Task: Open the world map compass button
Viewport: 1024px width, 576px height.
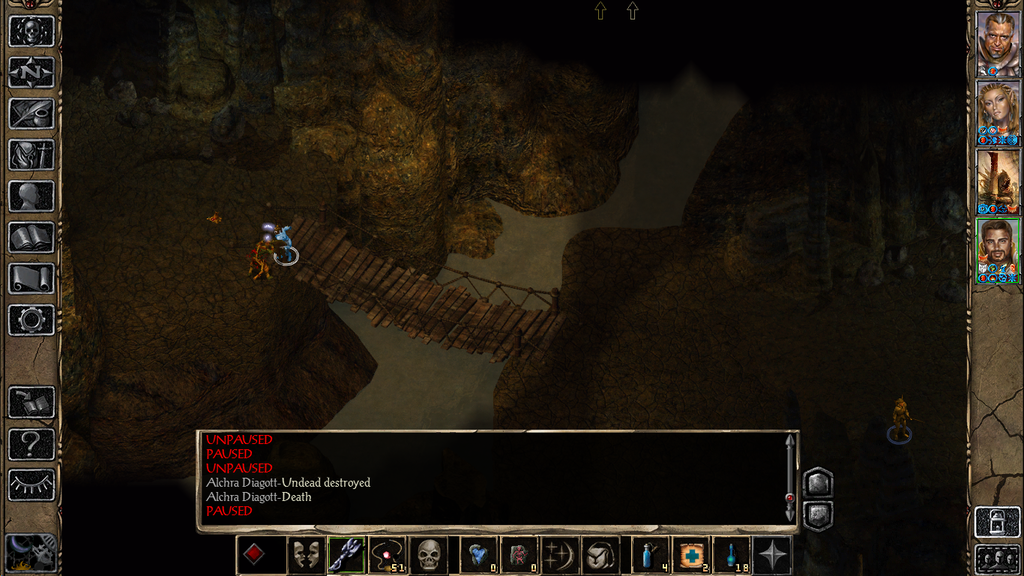Action: [x=31, y=72]
